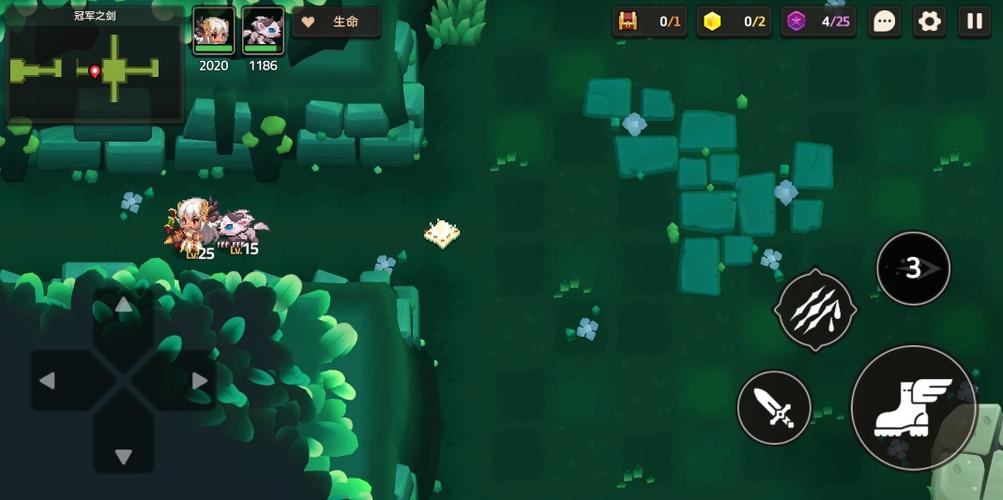The image size is (1003, 500).
Task: Open the chat speech bubble
Action: click(x=884, y=21)
